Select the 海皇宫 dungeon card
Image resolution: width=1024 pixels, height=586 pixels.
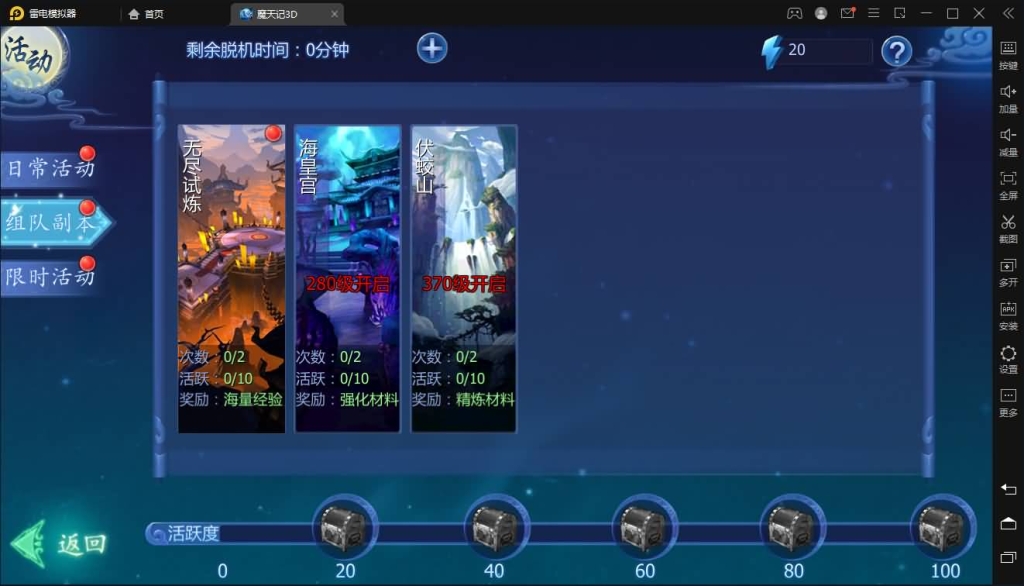[347, 278]
